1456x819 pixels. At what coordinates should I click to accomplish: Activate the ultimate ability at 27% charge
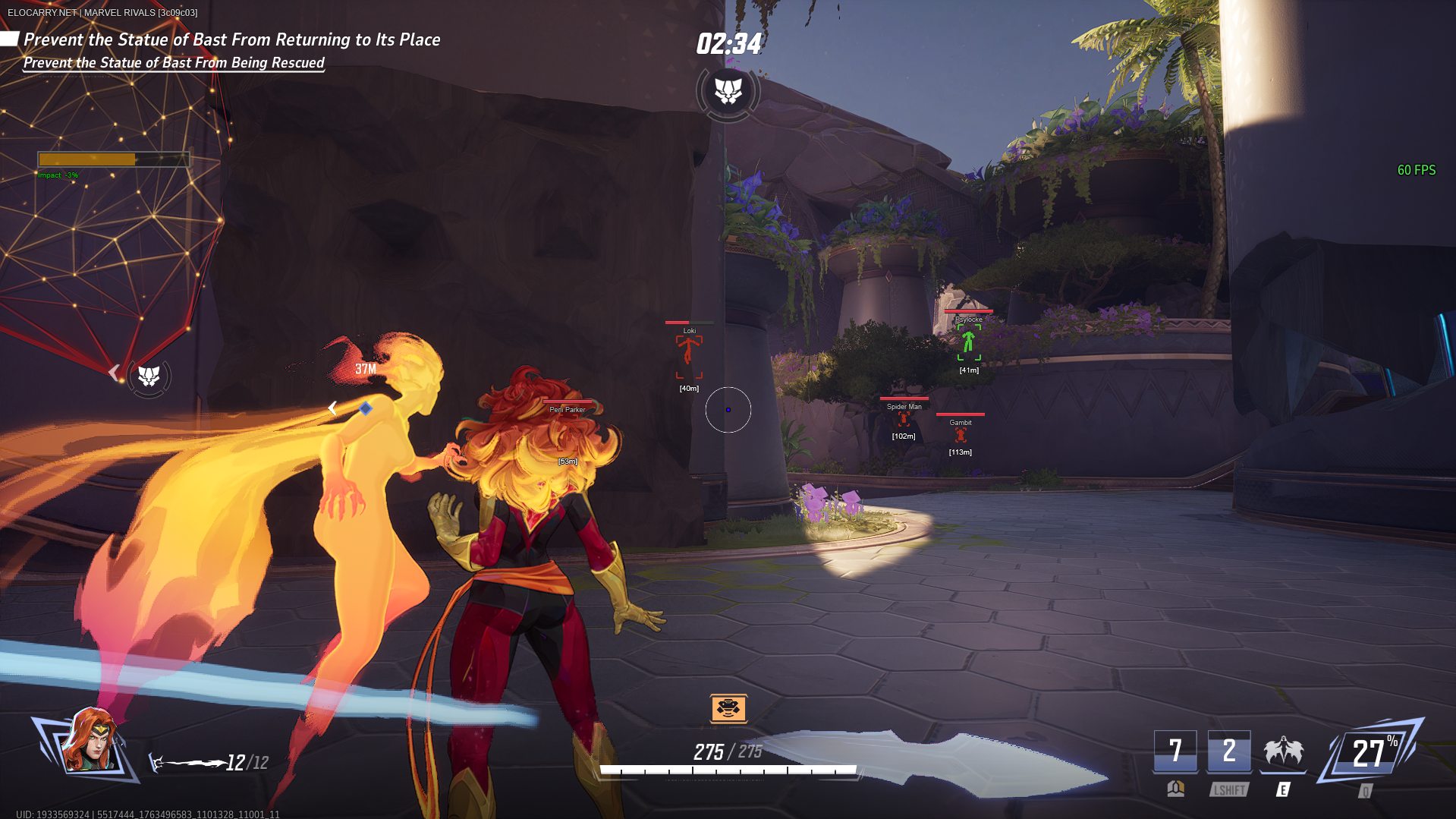[1370, 752]
